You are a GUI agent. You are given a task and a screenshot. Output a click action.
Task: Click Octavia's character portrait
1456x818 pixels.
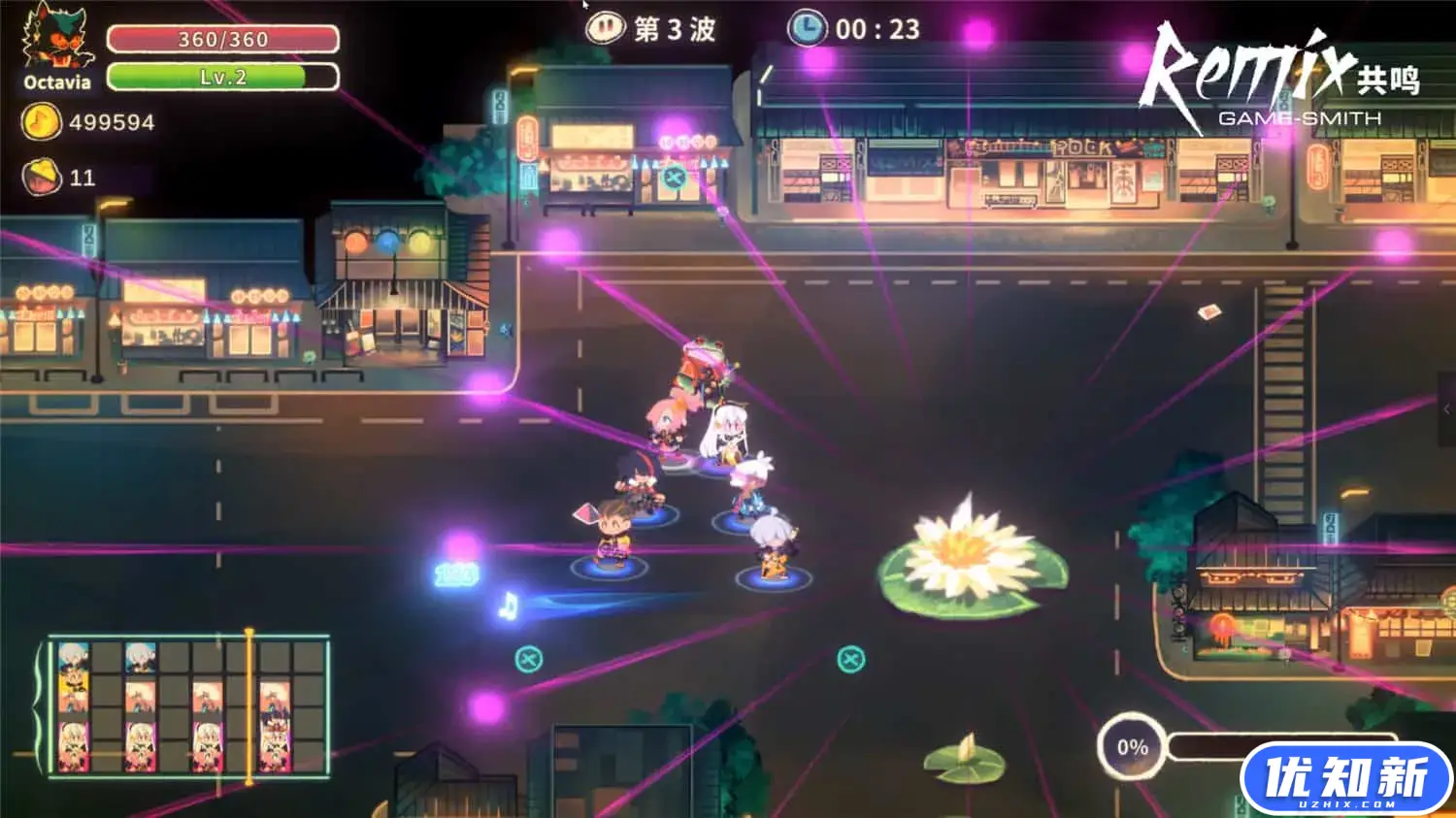pos(56,39)
